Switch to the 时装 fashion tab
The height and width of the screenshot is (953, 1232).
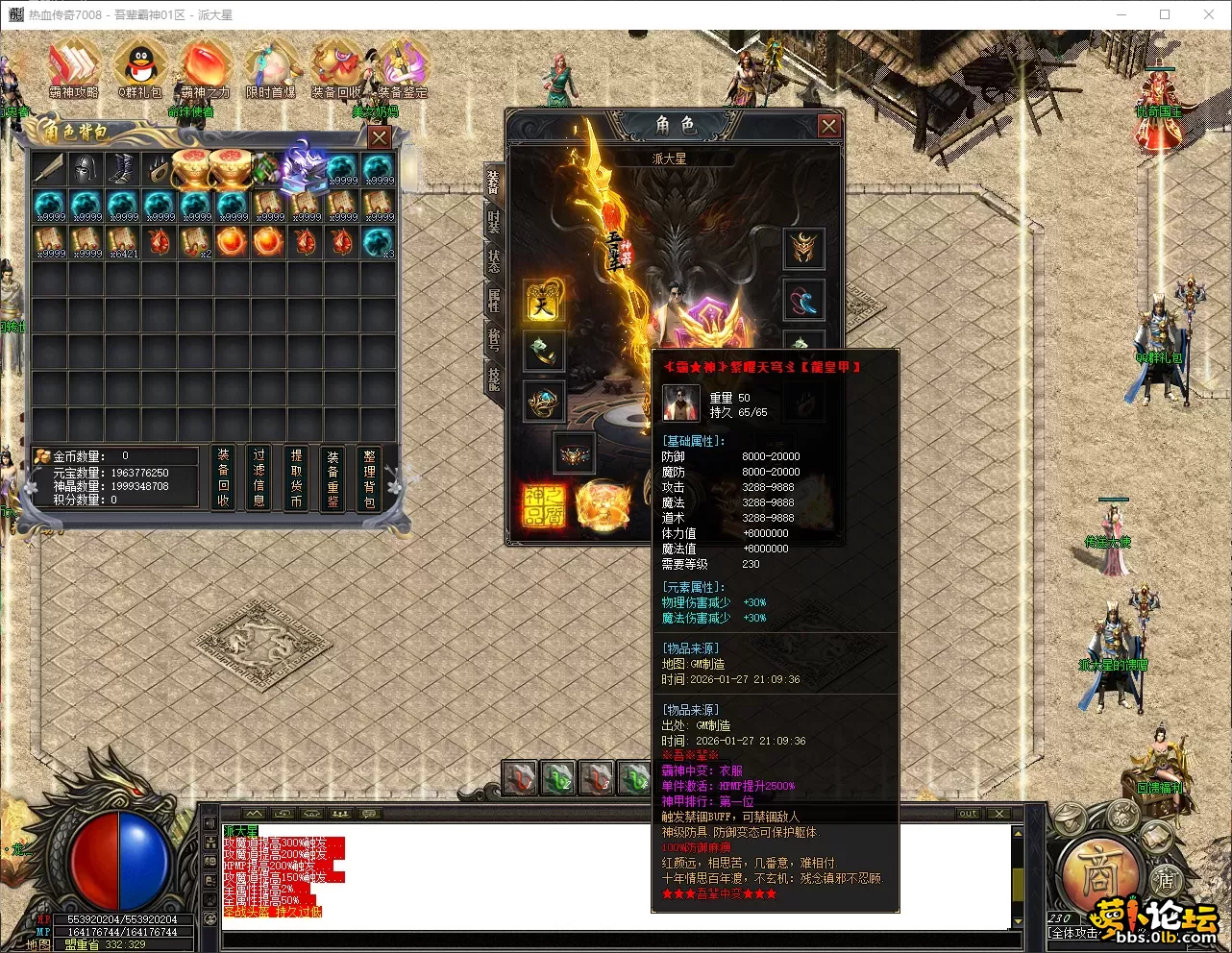click(x=493, y=222)
